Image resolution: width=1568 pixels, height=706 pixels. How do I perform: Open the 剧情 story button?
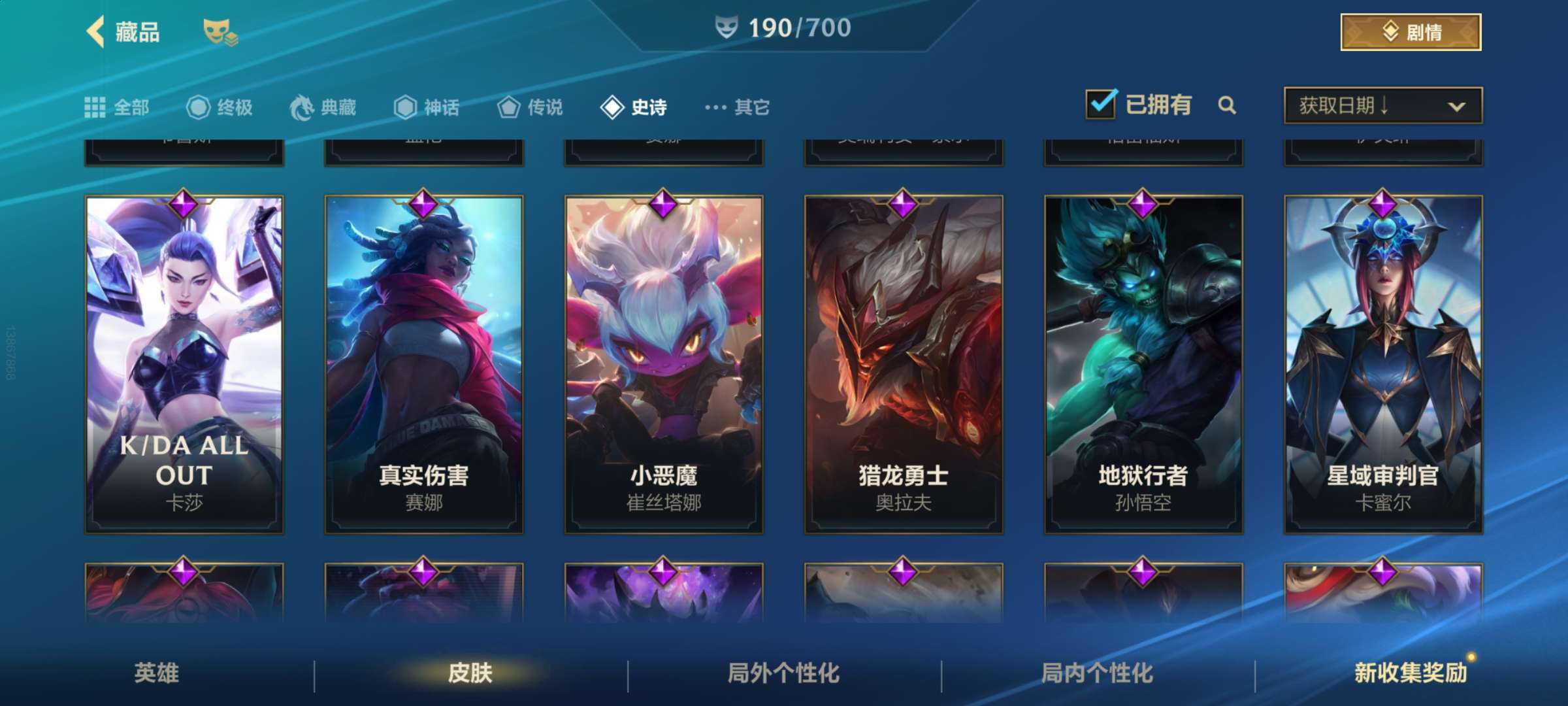coord(1411,32)
